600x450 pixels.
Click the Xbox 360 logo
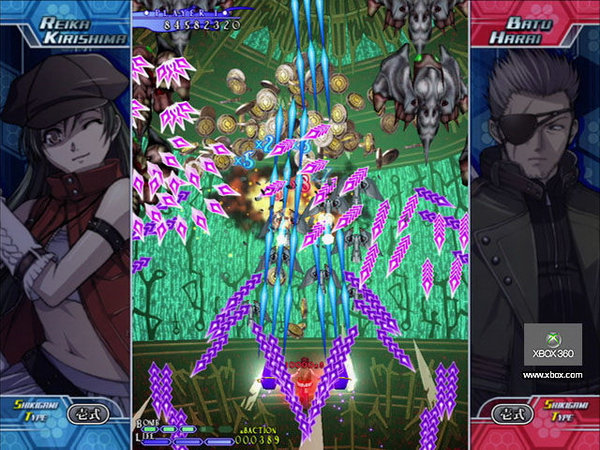[x=552, y=345]
